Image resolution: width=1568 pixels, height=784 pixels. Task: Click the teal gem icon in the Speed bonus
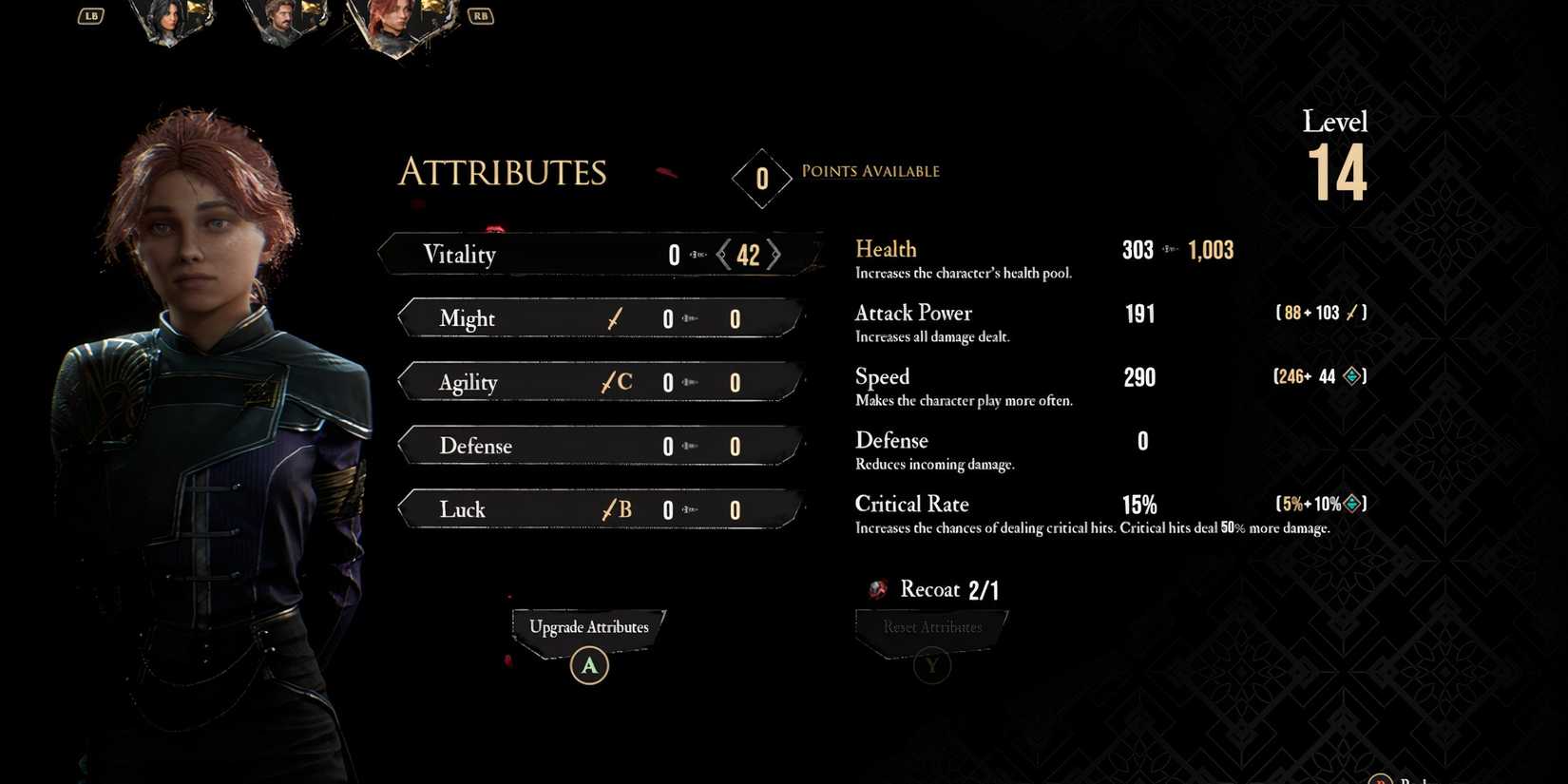1349,376
